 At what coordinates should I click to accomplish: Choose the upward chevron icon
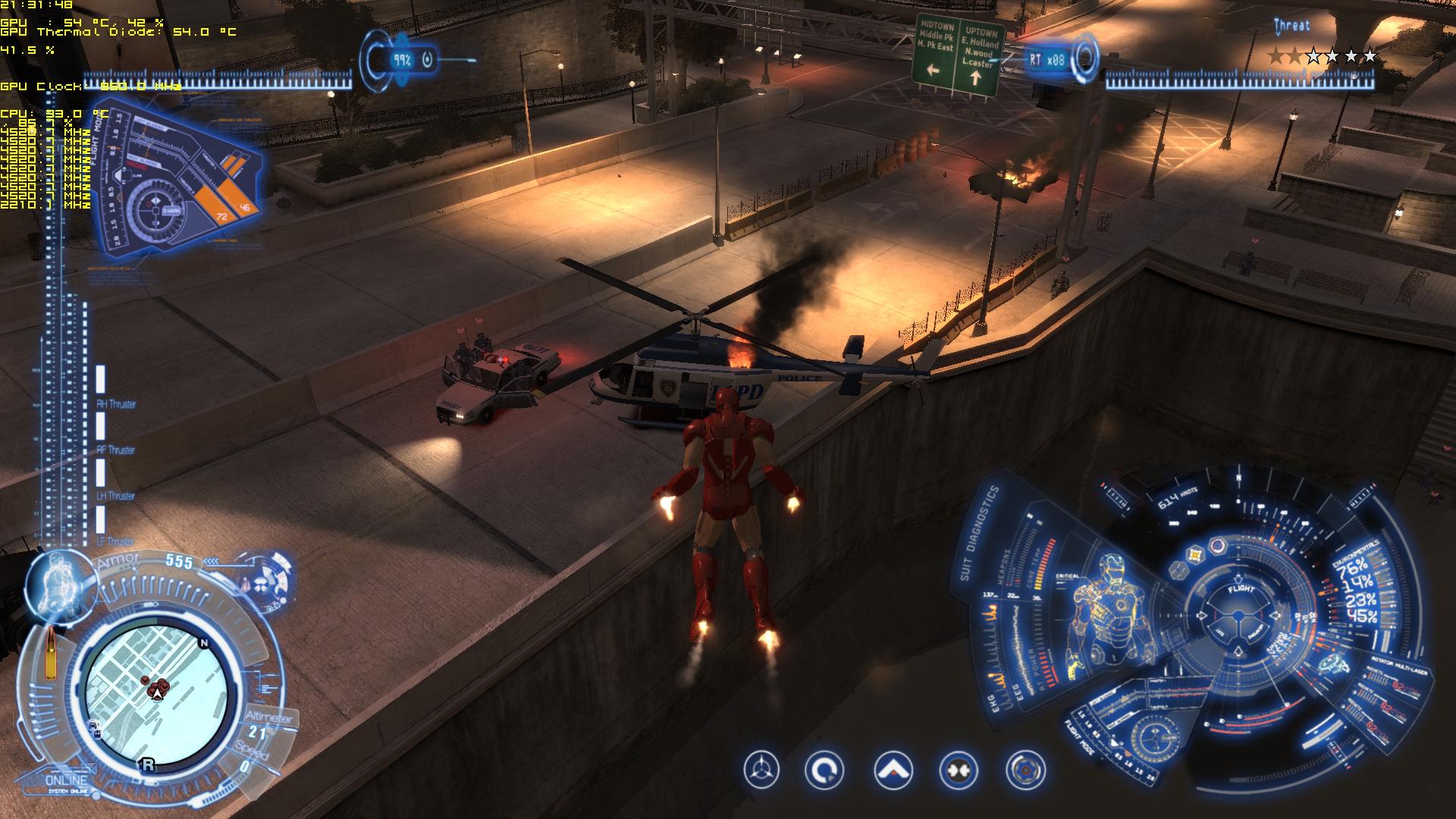coord(893,770)
